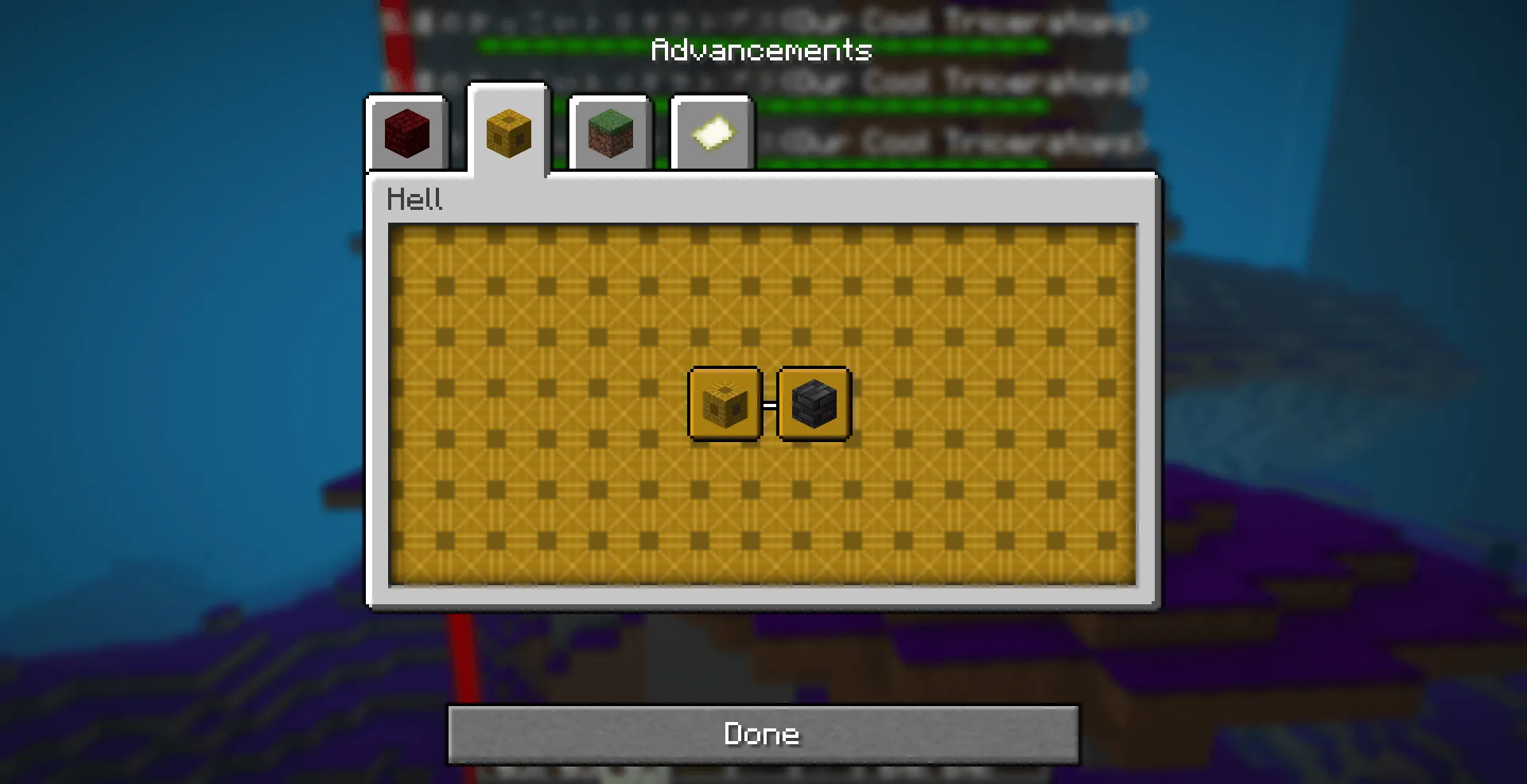Click the Advancements screen title
This screenshot has height=784, width=1527.
pos(761,50)
